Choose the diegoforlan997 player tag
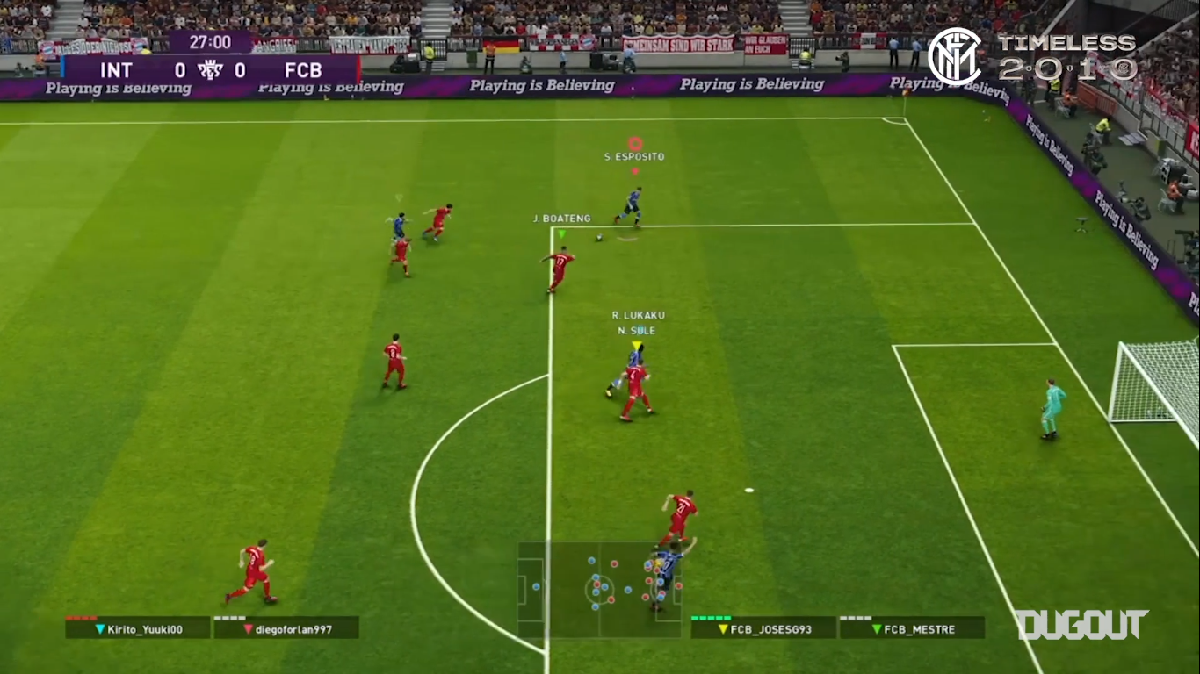 [286, 629]
